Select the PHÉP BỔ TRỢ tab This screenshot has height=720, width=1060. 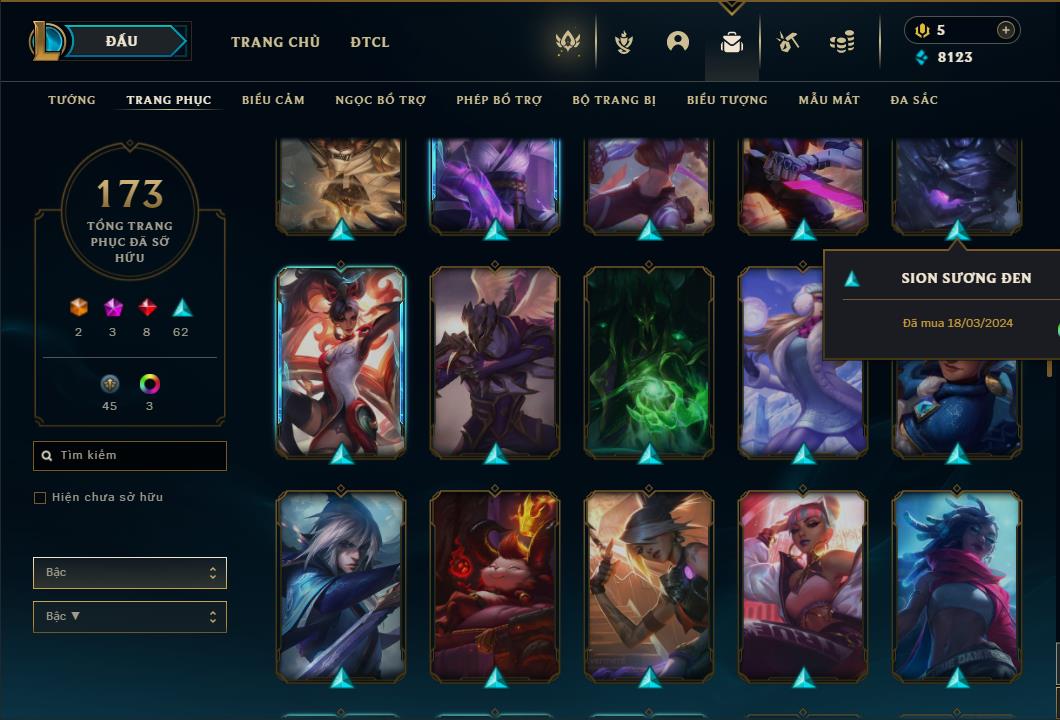tap(499, 100)
